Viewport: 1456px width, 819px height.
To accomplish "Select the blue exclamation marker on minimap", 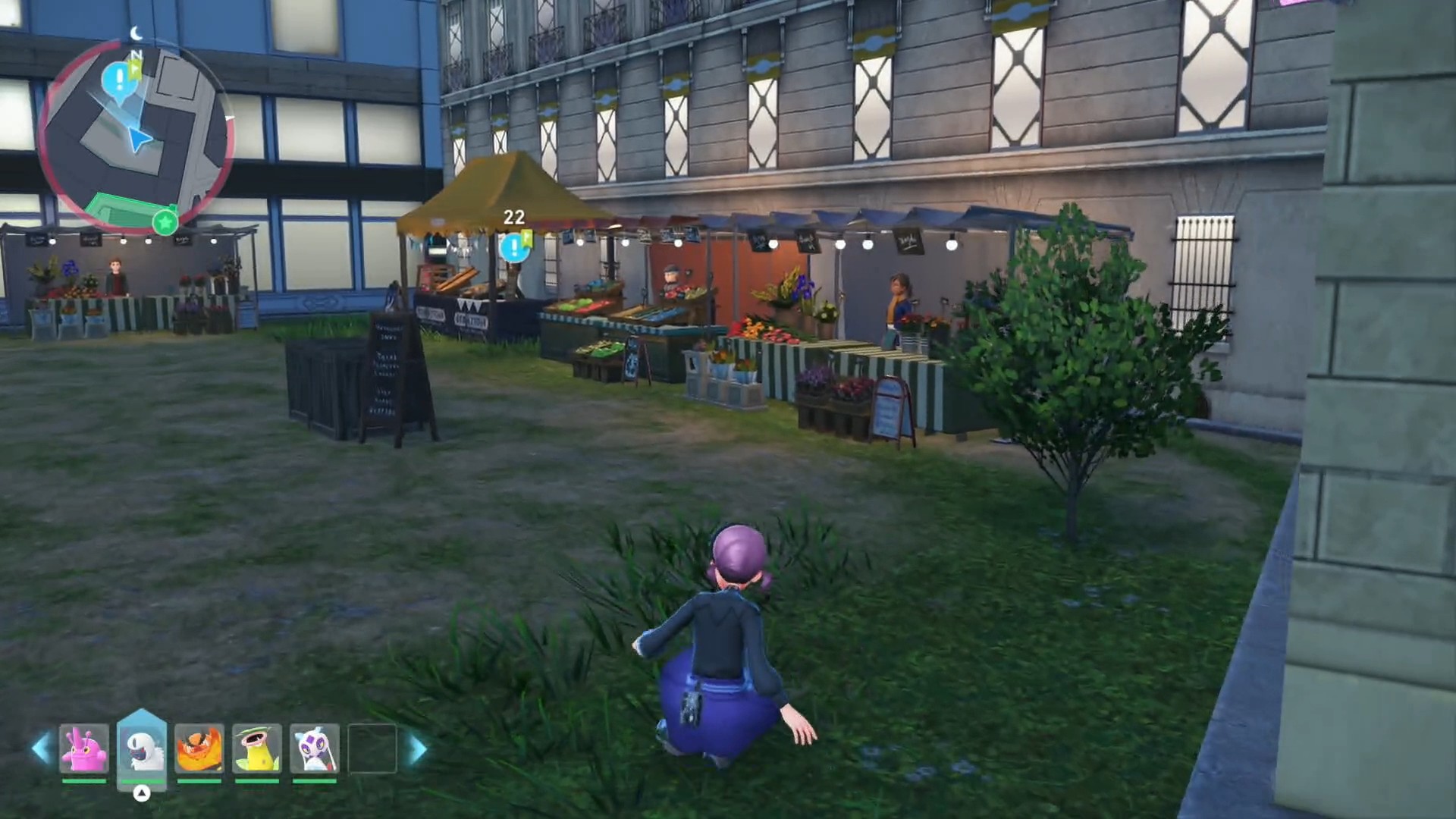I will tap(118, 77).
